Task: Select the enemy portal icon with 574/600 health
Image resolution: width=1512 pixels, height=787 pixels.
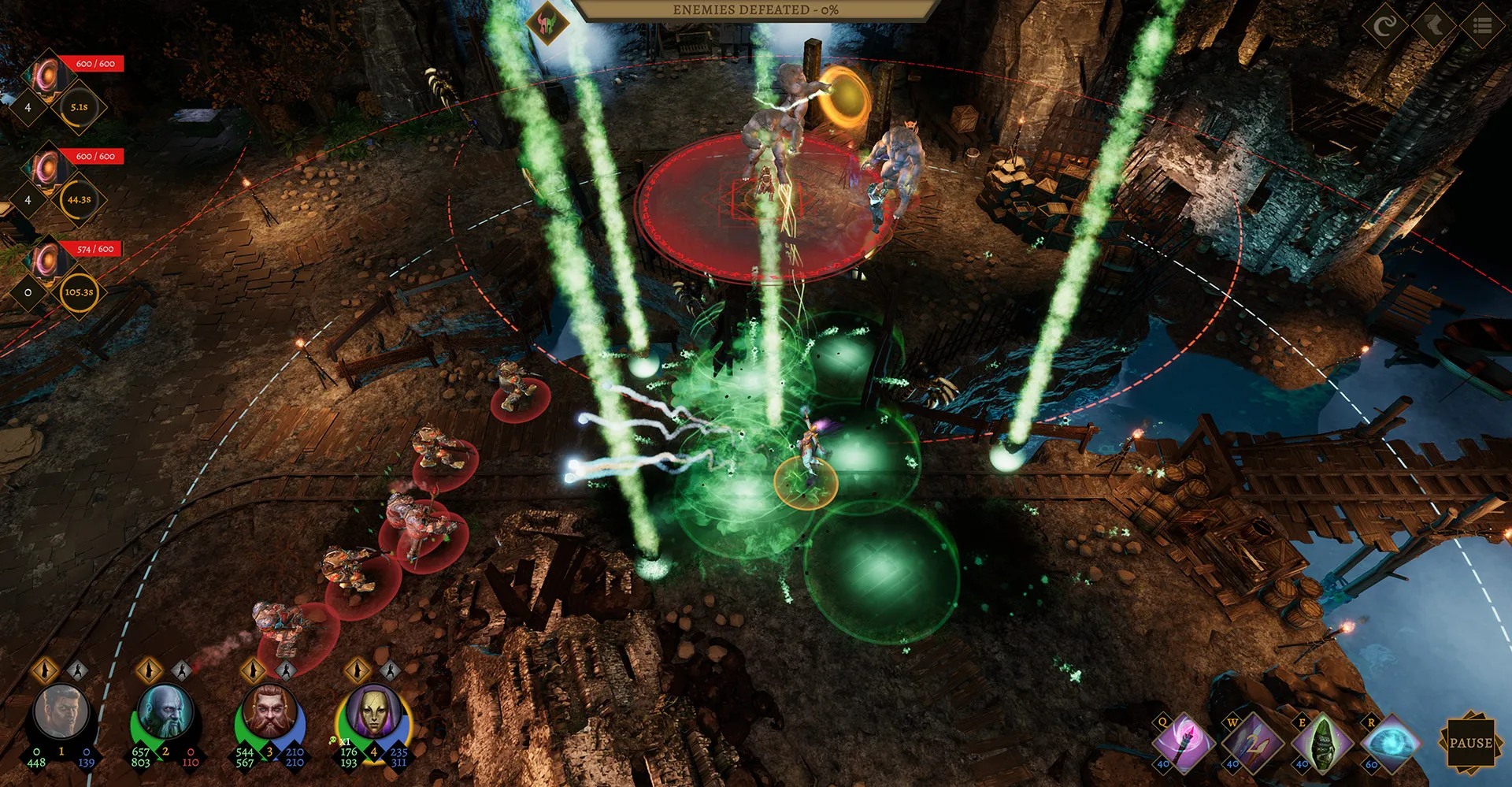Action: click(x=47, y=262)
